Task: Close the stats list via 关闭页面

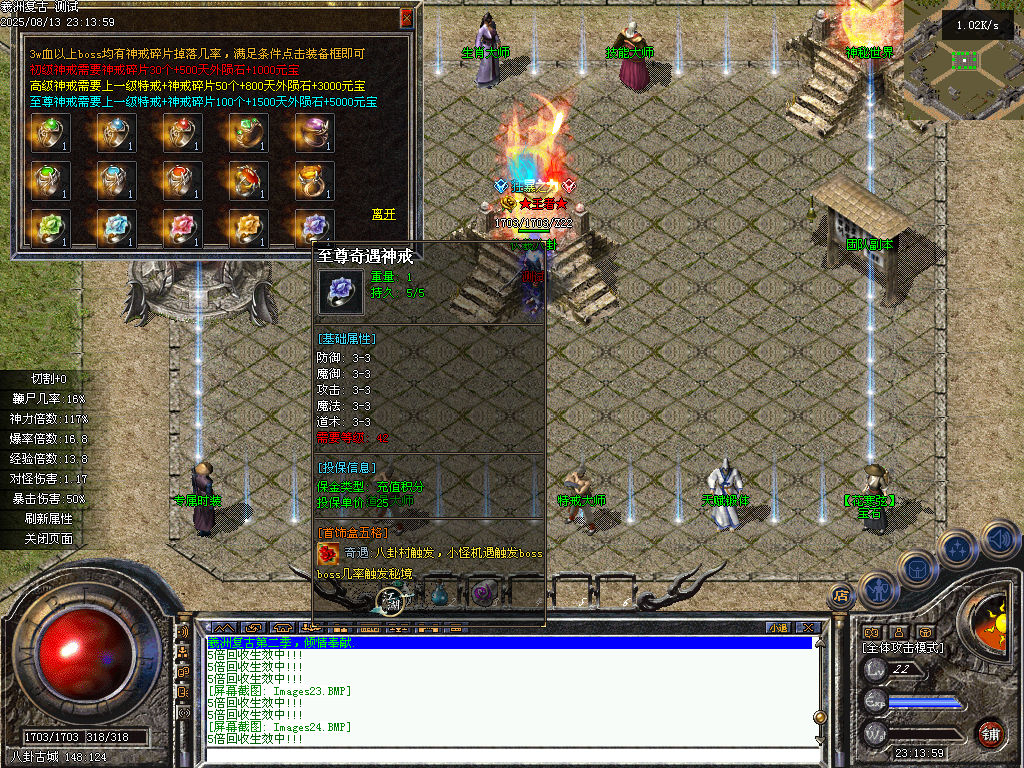Action: 49,539
